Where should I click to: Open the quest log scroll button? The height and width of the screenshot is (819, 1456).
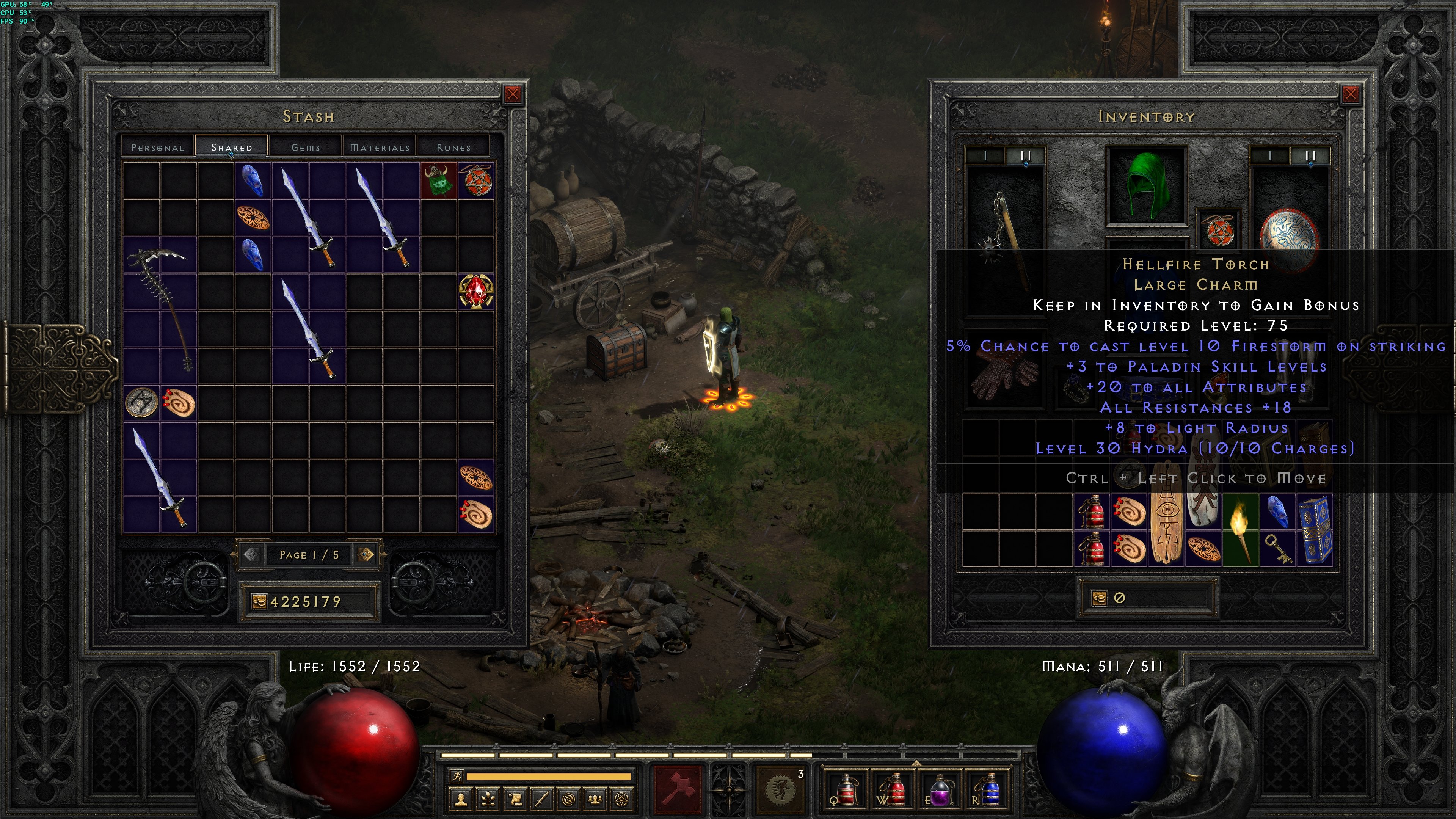[x=516, y=799]
